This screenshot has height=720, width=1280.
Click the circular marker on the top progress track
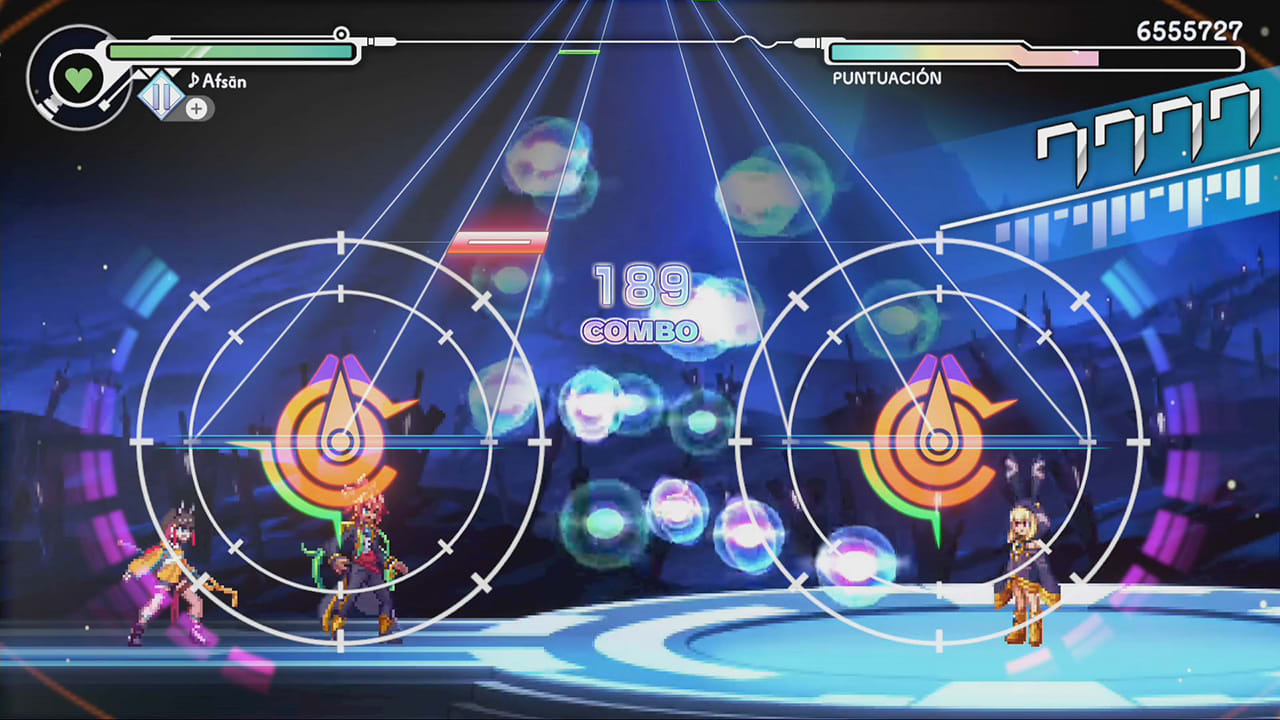click(x=343, y=33)
